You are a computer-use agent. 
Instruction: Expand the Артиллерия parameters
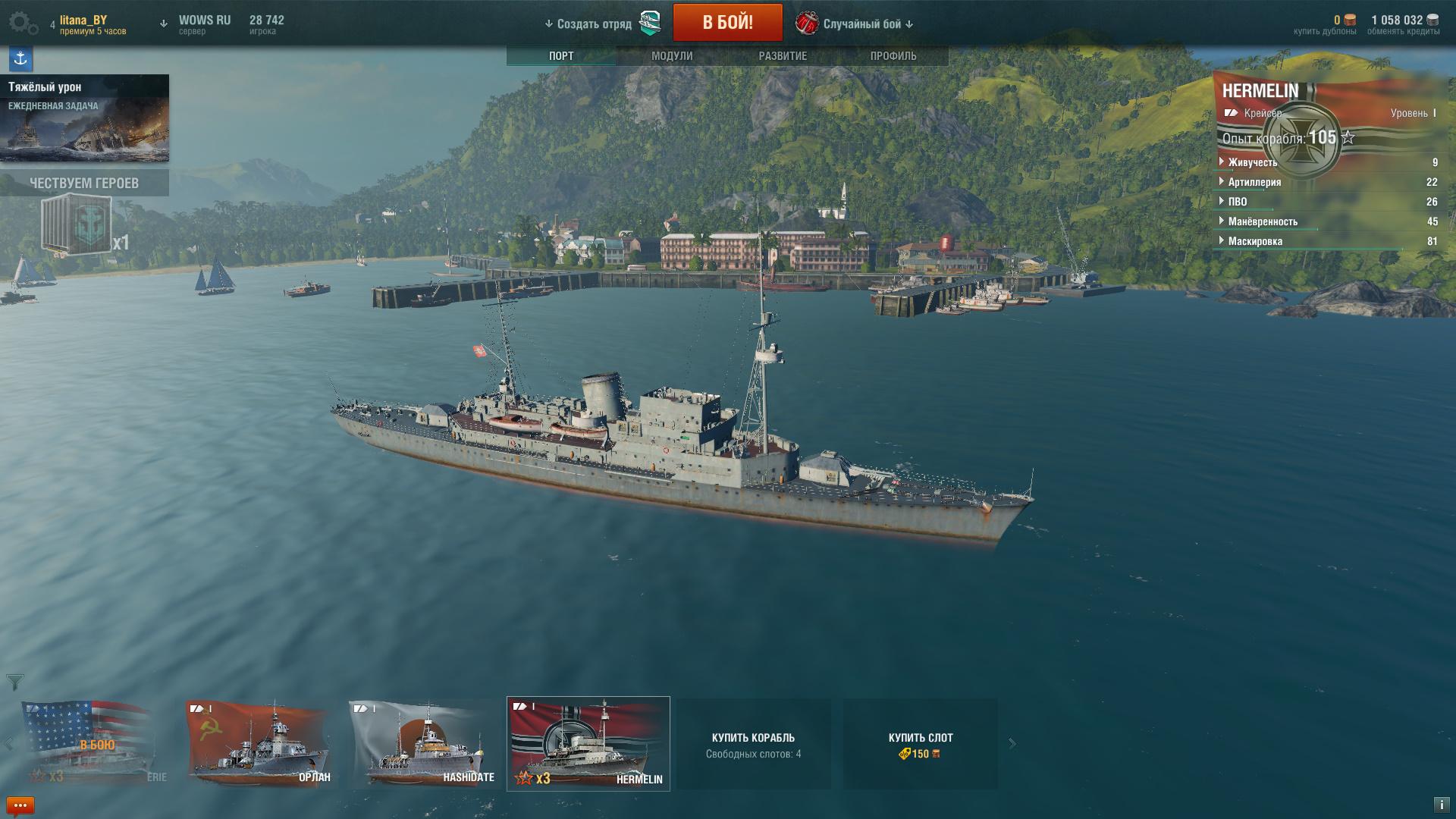click(x=1254, y=182)
